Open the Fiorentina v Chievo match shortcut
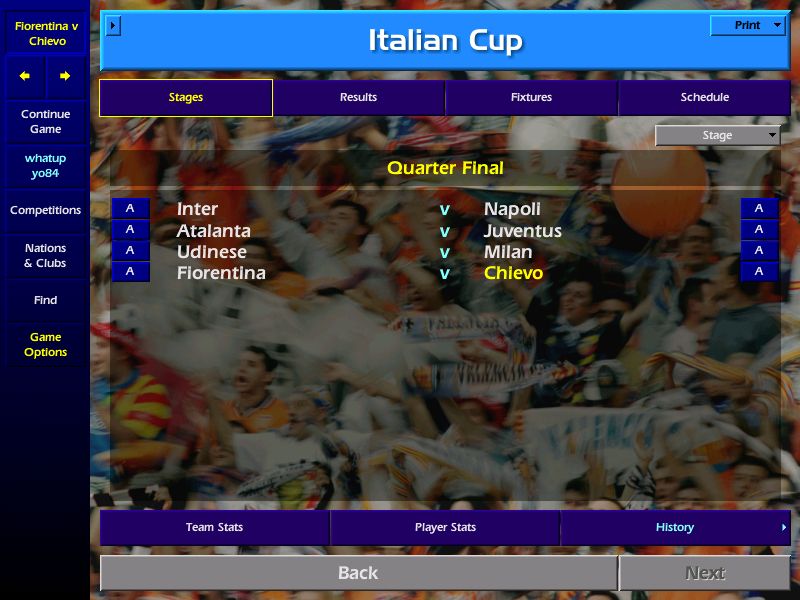Image resolution: width=800 pixels, height=600 pixels. (46, 33)
